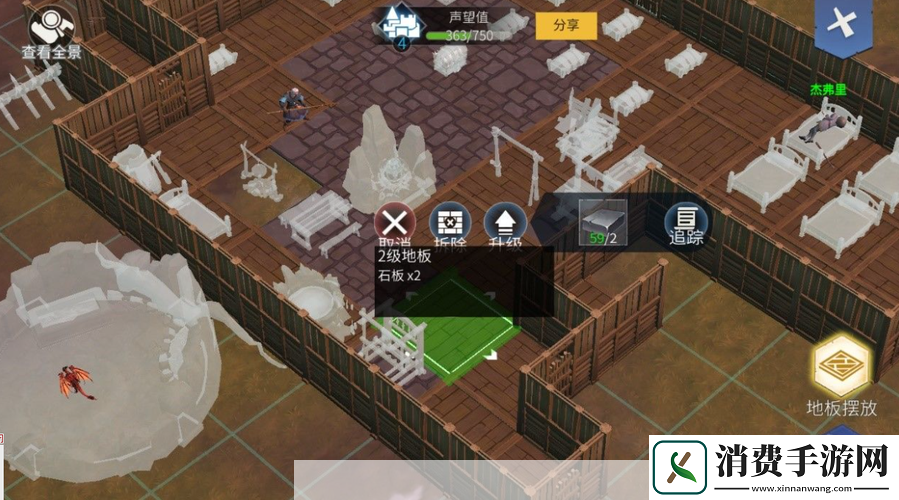This screenshot has width=899, height=500.
Task: Choose 拆除 to demolish the floor
Action: (x=449, y=223)
